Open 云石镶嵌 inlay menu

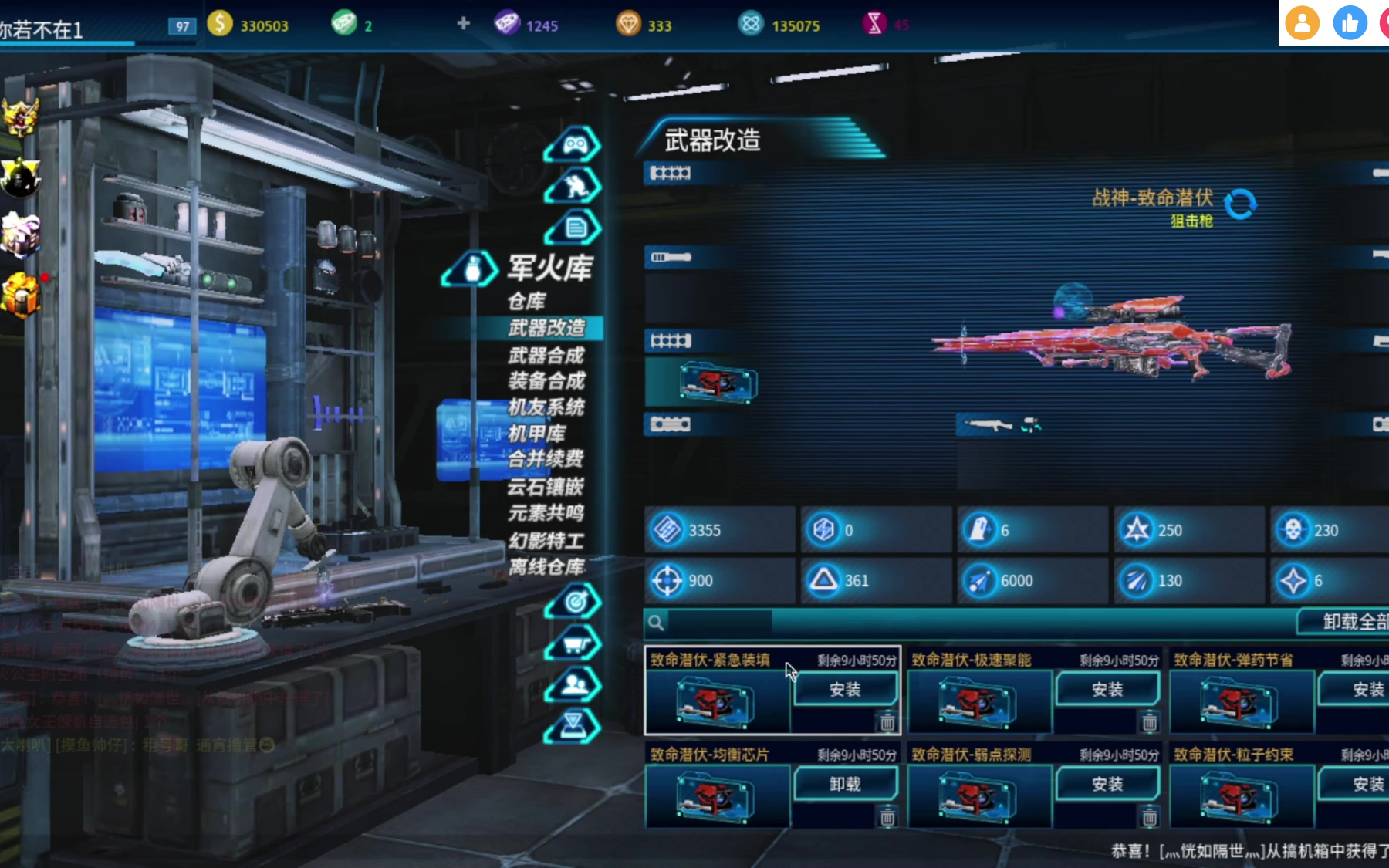tap(546, 486)
